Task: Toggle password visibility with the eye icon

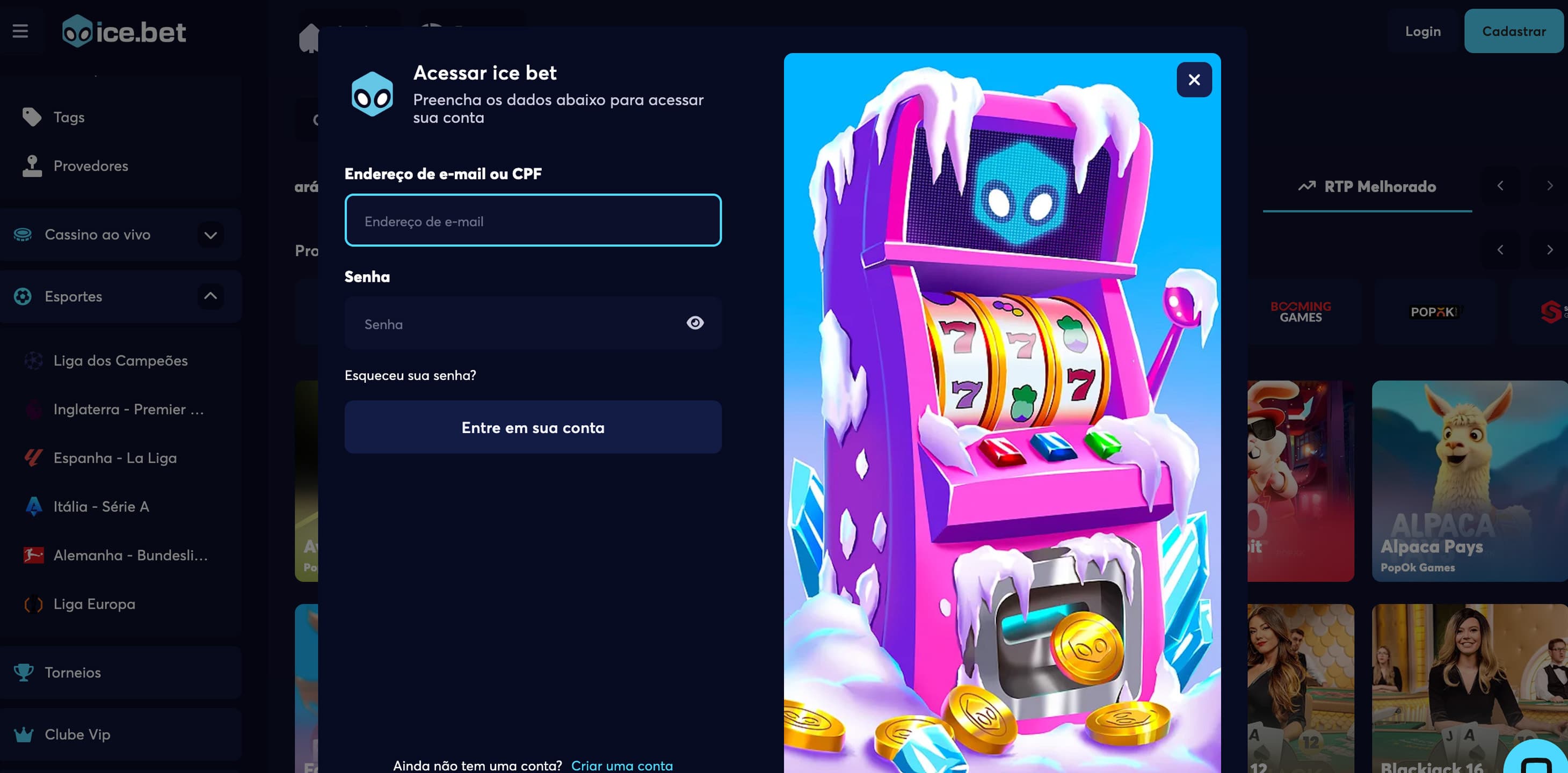Action: coord(696,323)
